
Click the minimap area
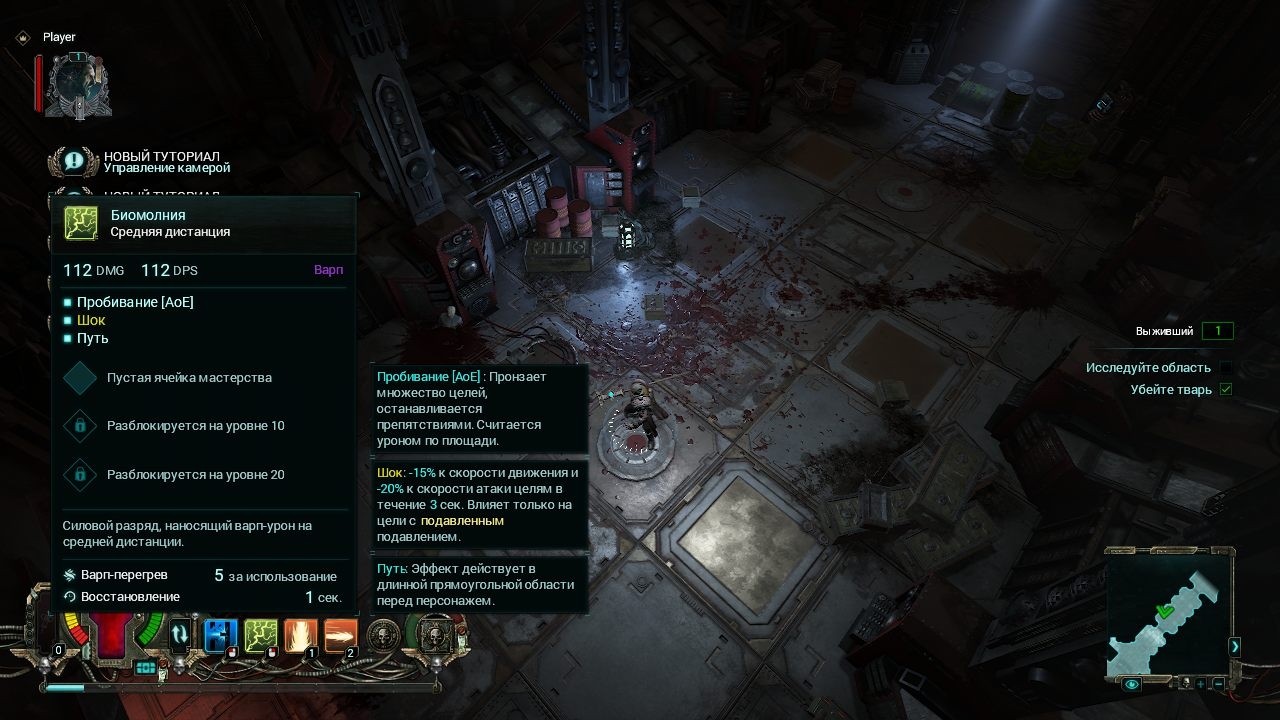click(1166, 610)
